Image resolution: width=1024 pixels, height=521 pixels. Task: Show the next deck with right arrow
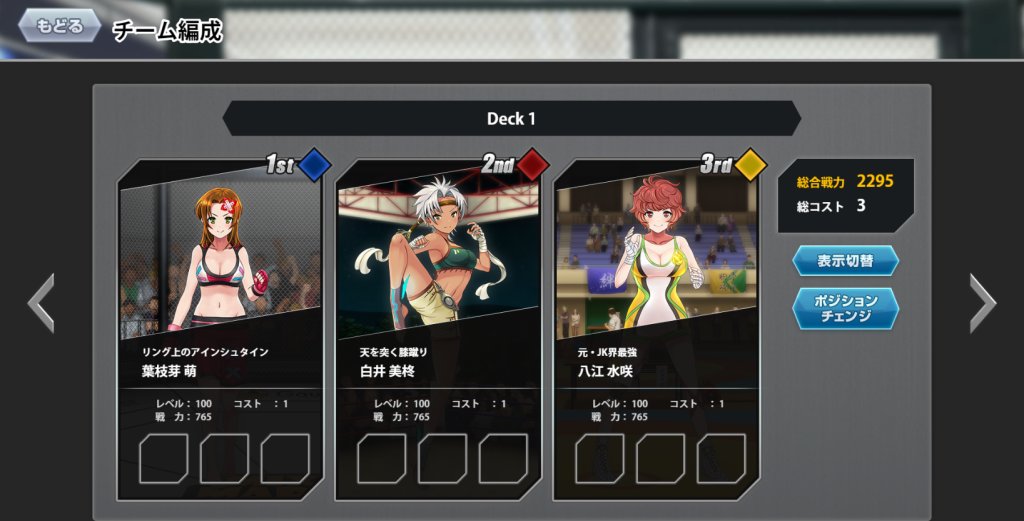pyautogui.click(x=982, y=303)
